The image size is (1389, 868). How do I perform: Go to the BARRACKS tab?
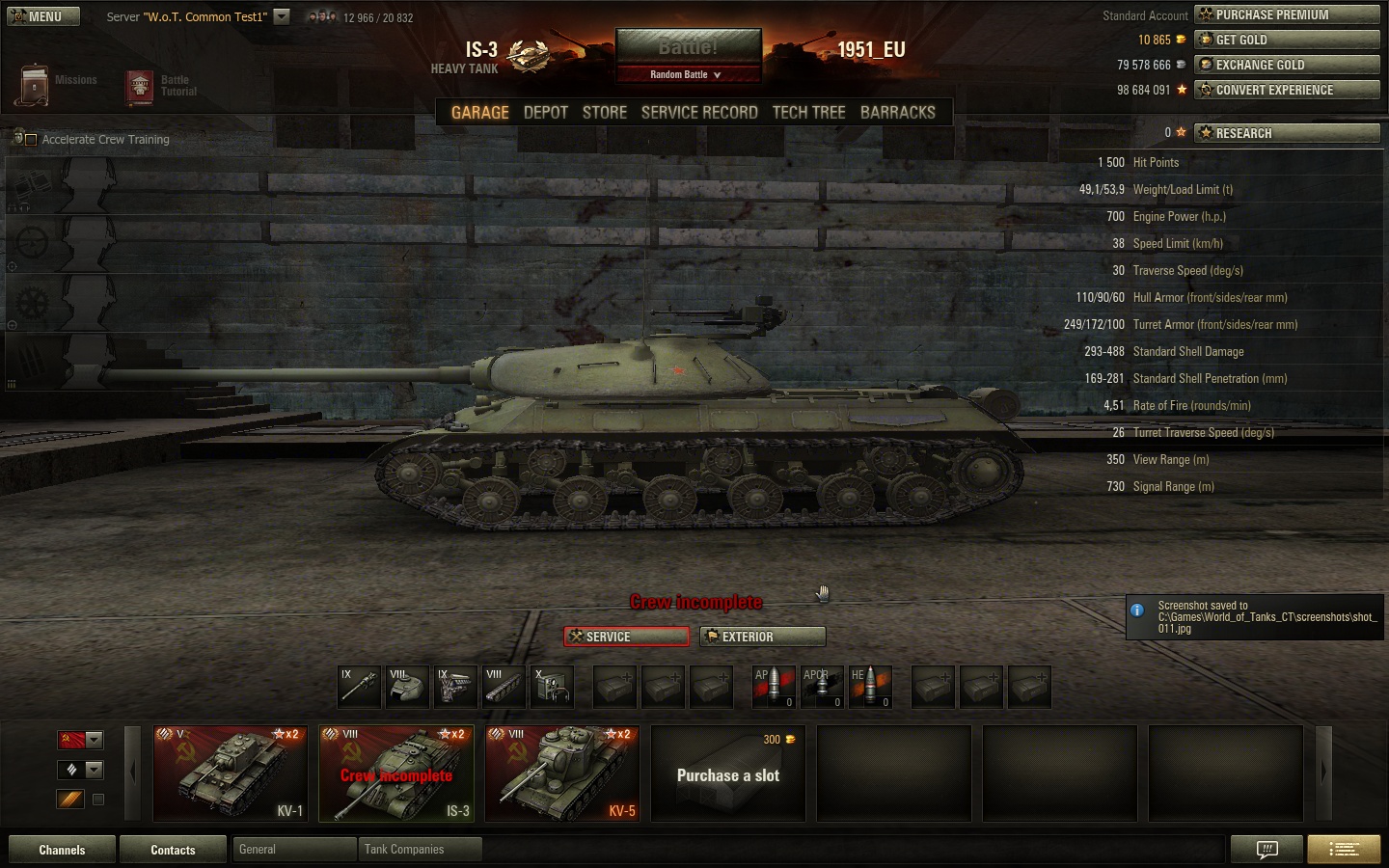tap(897, 112)
